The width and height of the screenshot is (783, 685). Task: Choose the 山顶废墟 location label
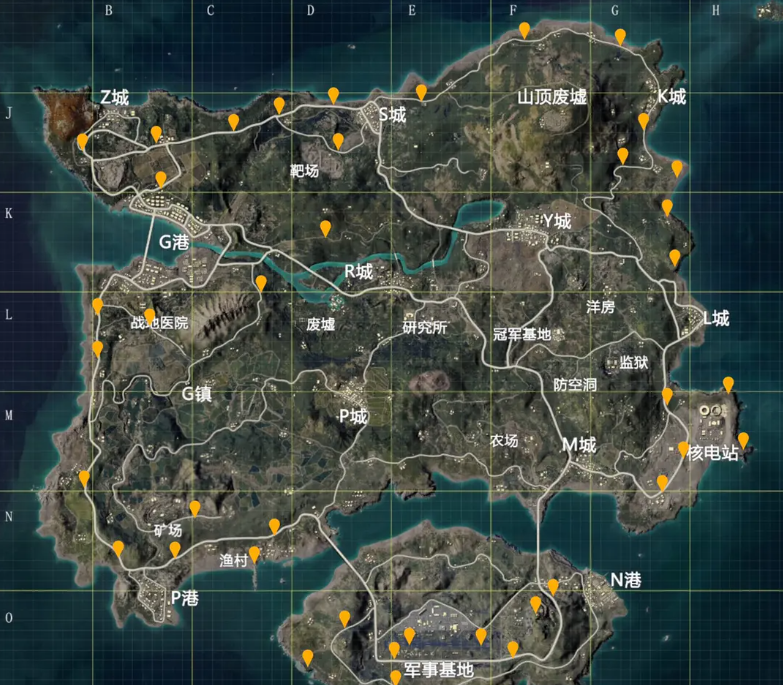point(551,97)
